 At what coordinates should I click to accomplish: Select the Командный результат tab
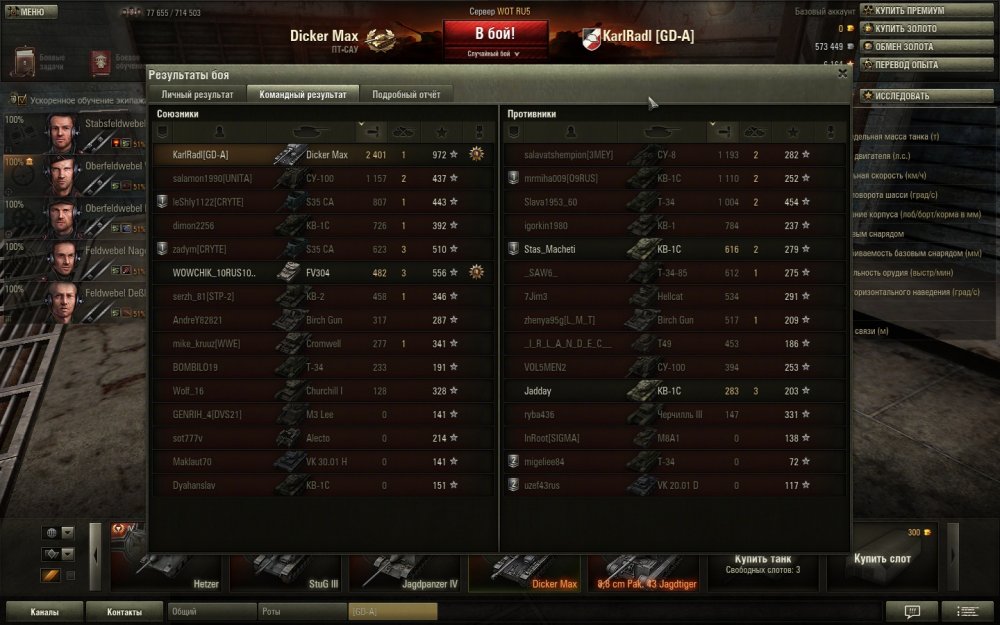[302, 94]
